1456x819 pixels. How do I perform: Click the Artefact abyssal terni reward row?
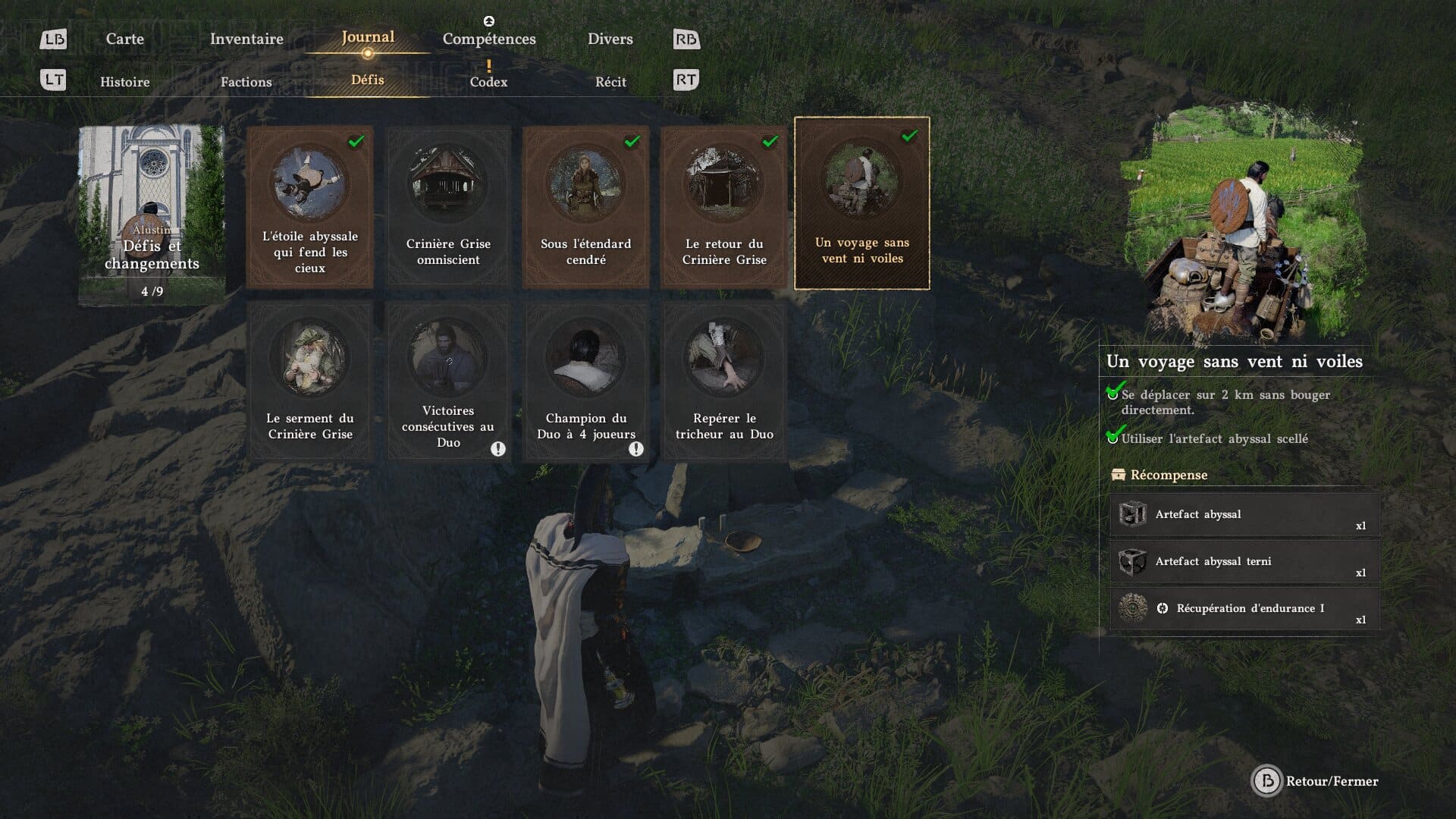[1244, 562]
